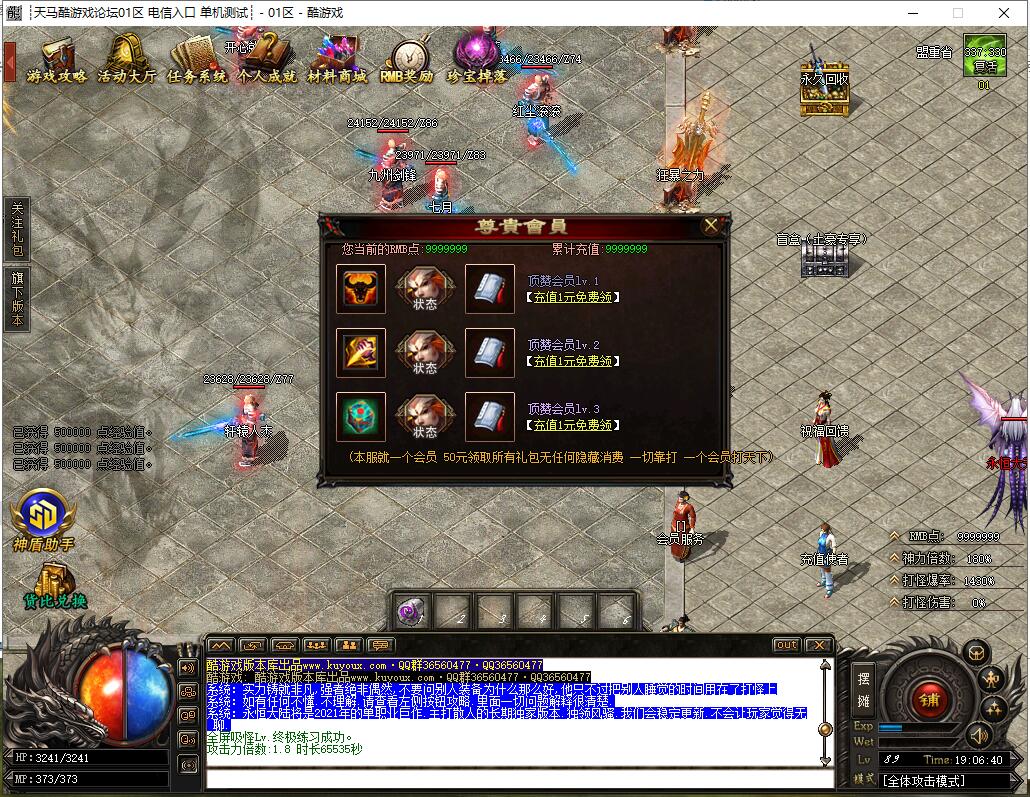Close the 尊贵會员 member window
The image size is (1030, 797).
[x=711, y=226]
